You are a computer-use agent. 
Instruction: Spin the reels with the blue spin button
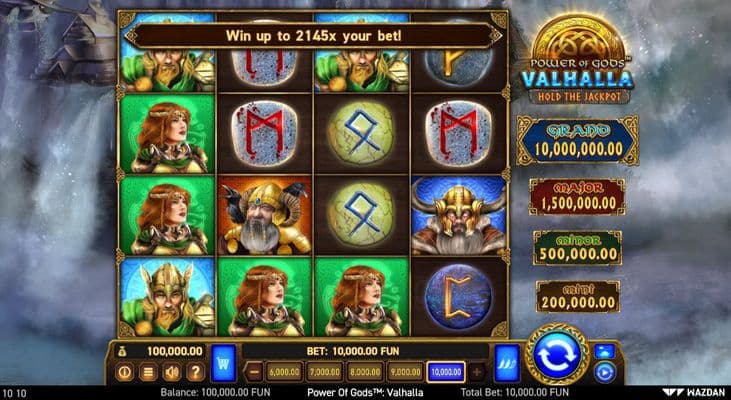[x=556, y=355]
